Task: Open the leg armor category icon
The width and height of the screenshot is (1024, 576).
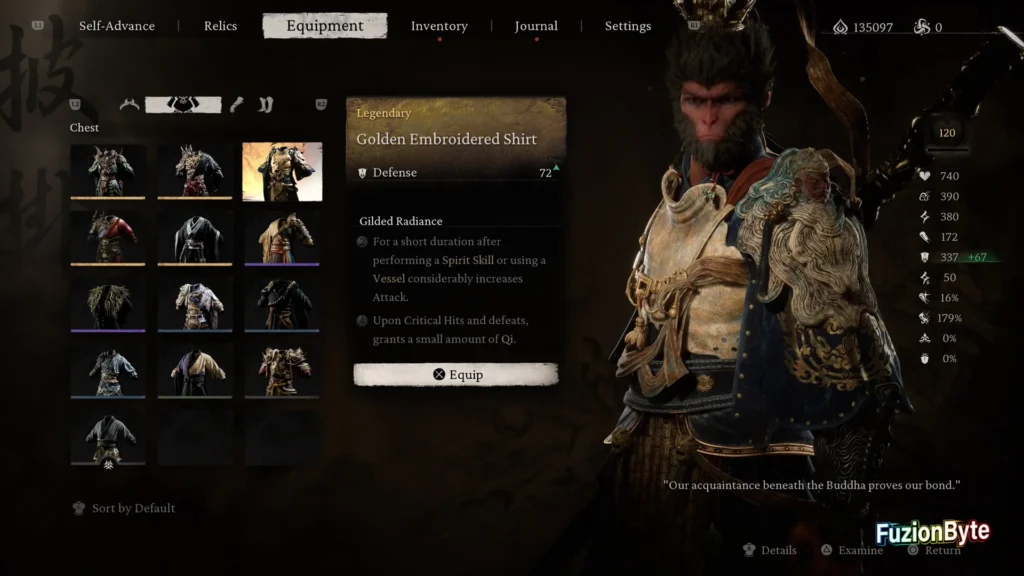Action: click(266, 104)
